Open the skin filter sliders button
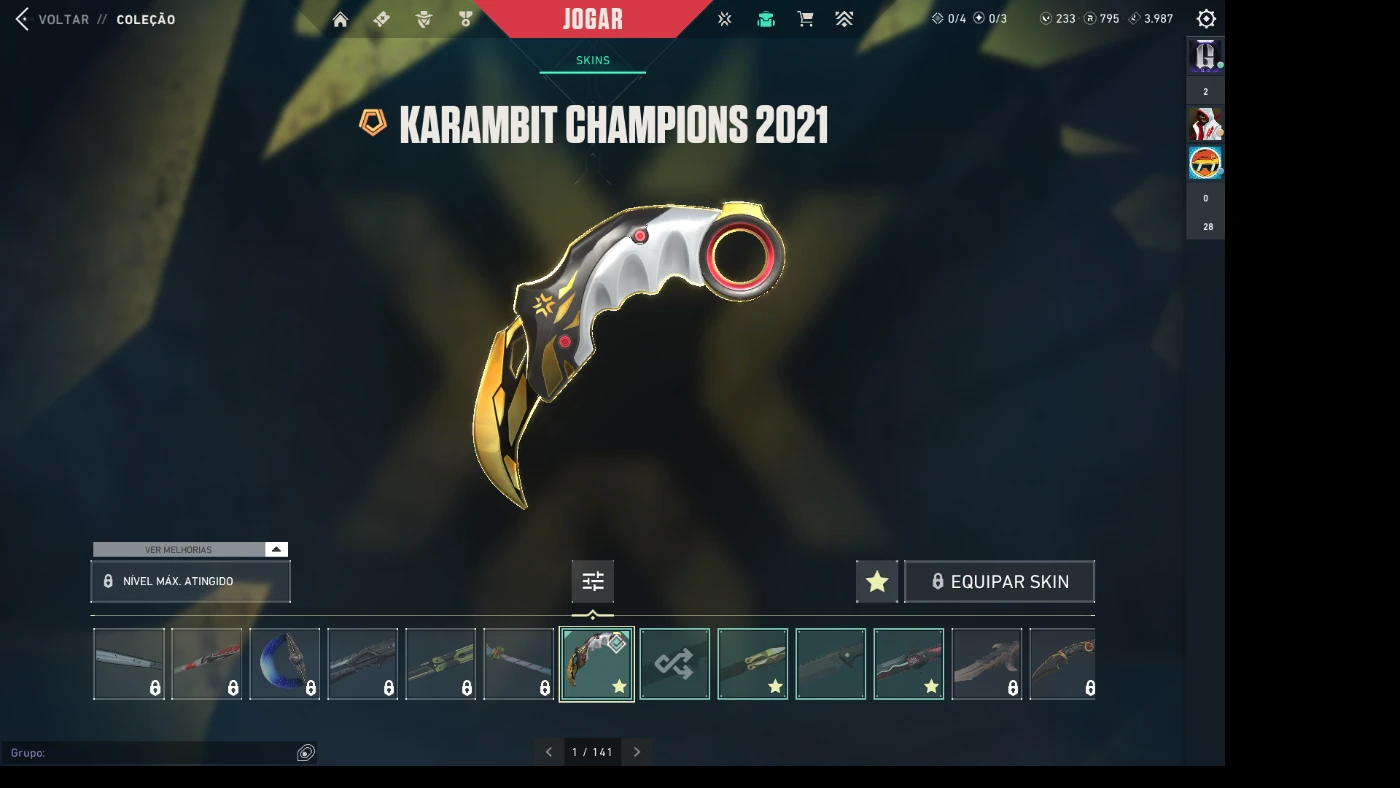 click(x=593, y=581)
